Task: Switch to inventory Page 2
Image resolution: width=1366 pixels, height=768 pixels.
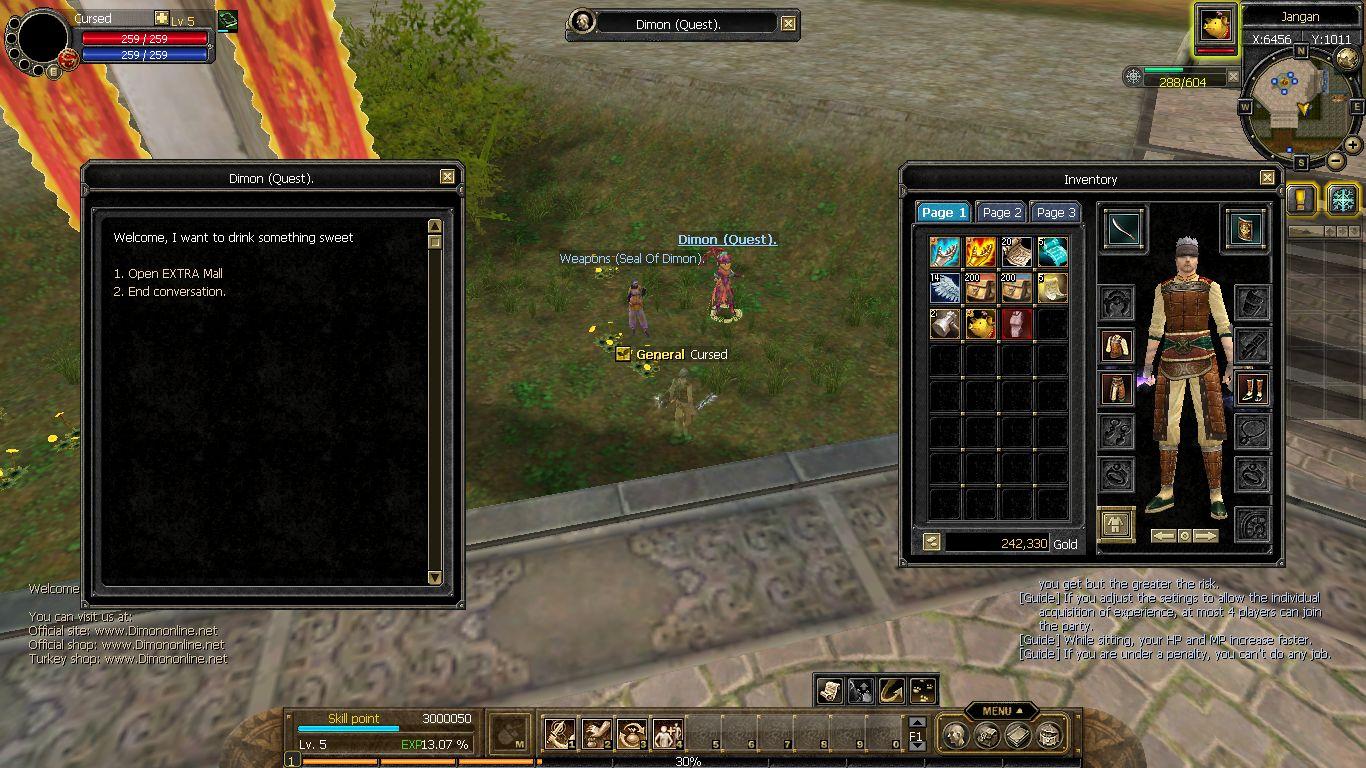Action: click(x=1002, y=212)
